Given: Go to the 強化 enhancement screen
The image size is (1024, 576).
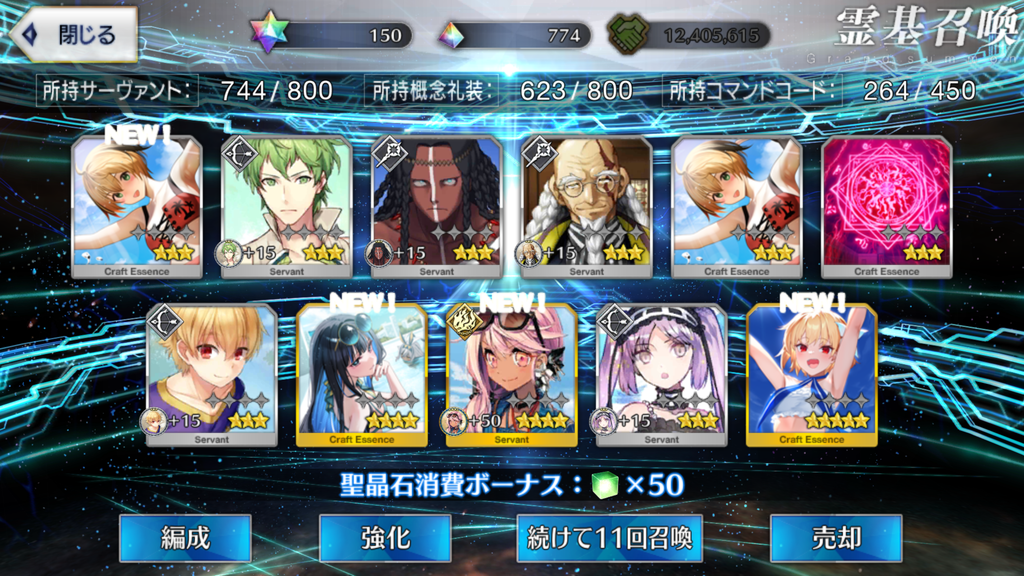Looking at the screenshot, I should [x=385, y=538].
